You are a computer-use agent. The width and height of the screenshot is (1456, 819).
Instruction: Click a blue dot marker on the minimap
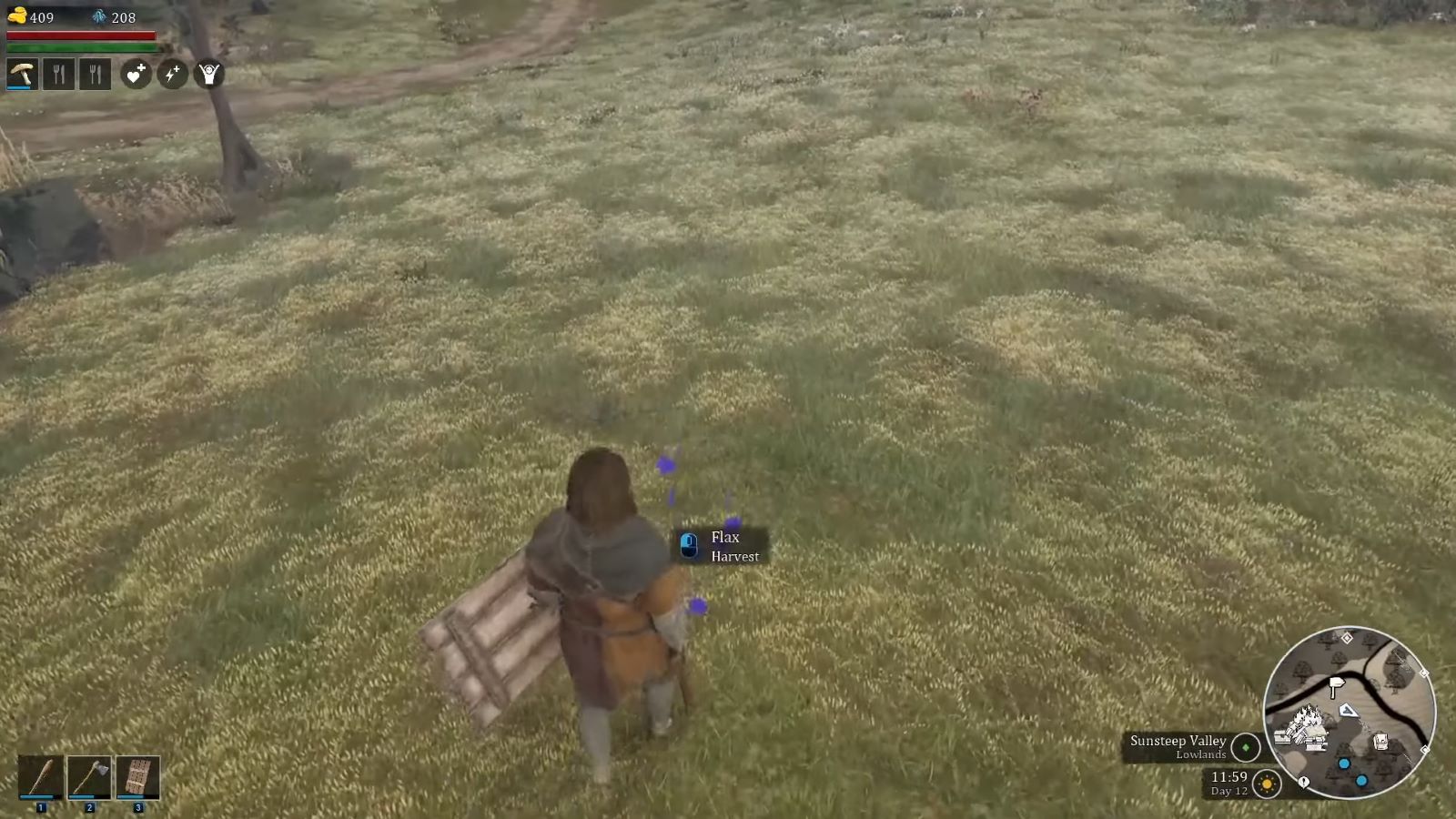tap(1344, 764)
